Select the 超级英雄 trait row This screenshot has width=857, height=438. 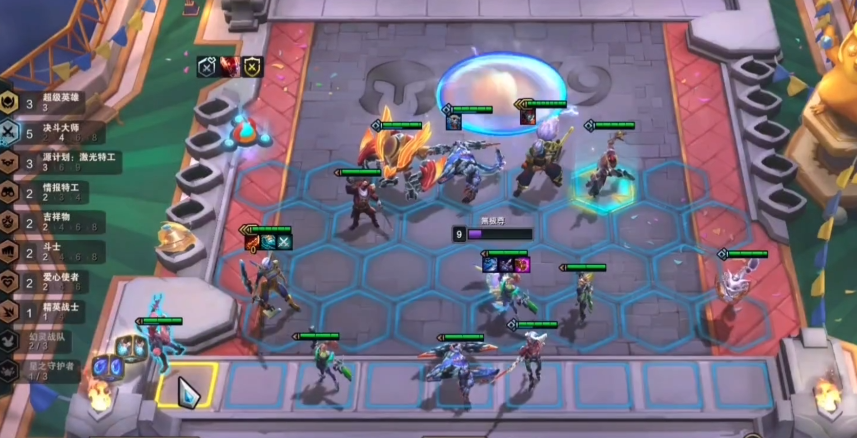(50, 102)
